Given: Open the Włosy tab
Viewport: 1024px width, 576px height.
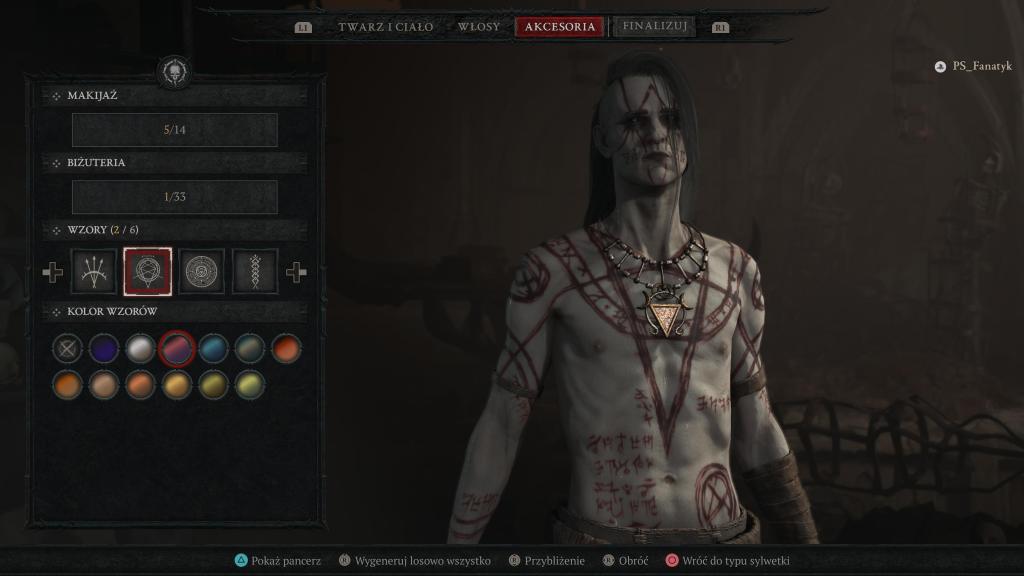Looking at the screenshot, I should pyautogui.click(x=478, y=27).
